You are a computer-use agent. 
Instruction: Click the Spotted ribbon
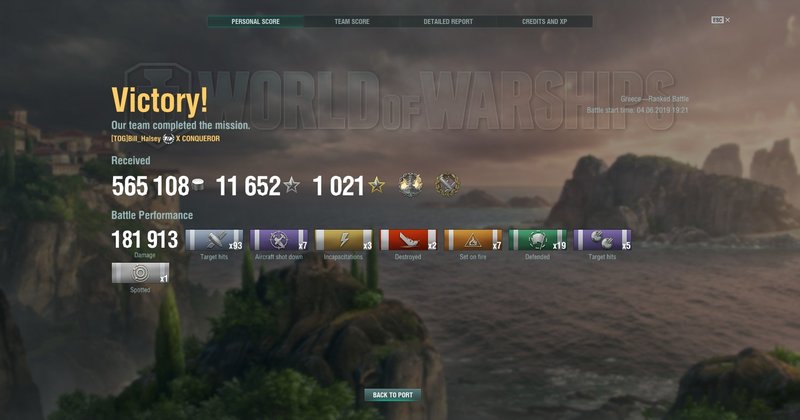click(x=141, y=273)
